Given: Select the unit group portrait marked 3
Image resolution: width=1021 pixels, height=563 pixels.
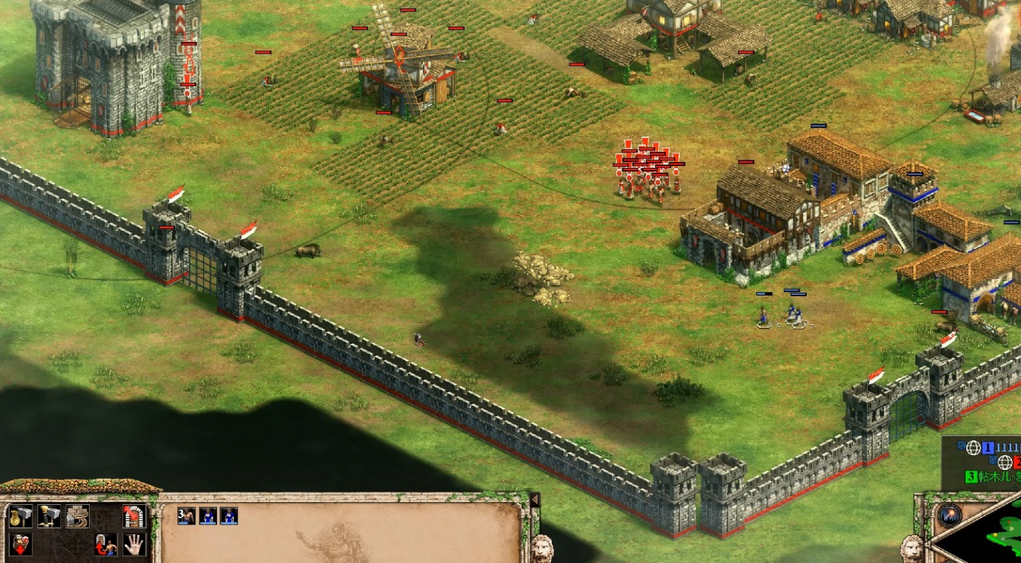Looking at the screenshot, I should [185, 516].
